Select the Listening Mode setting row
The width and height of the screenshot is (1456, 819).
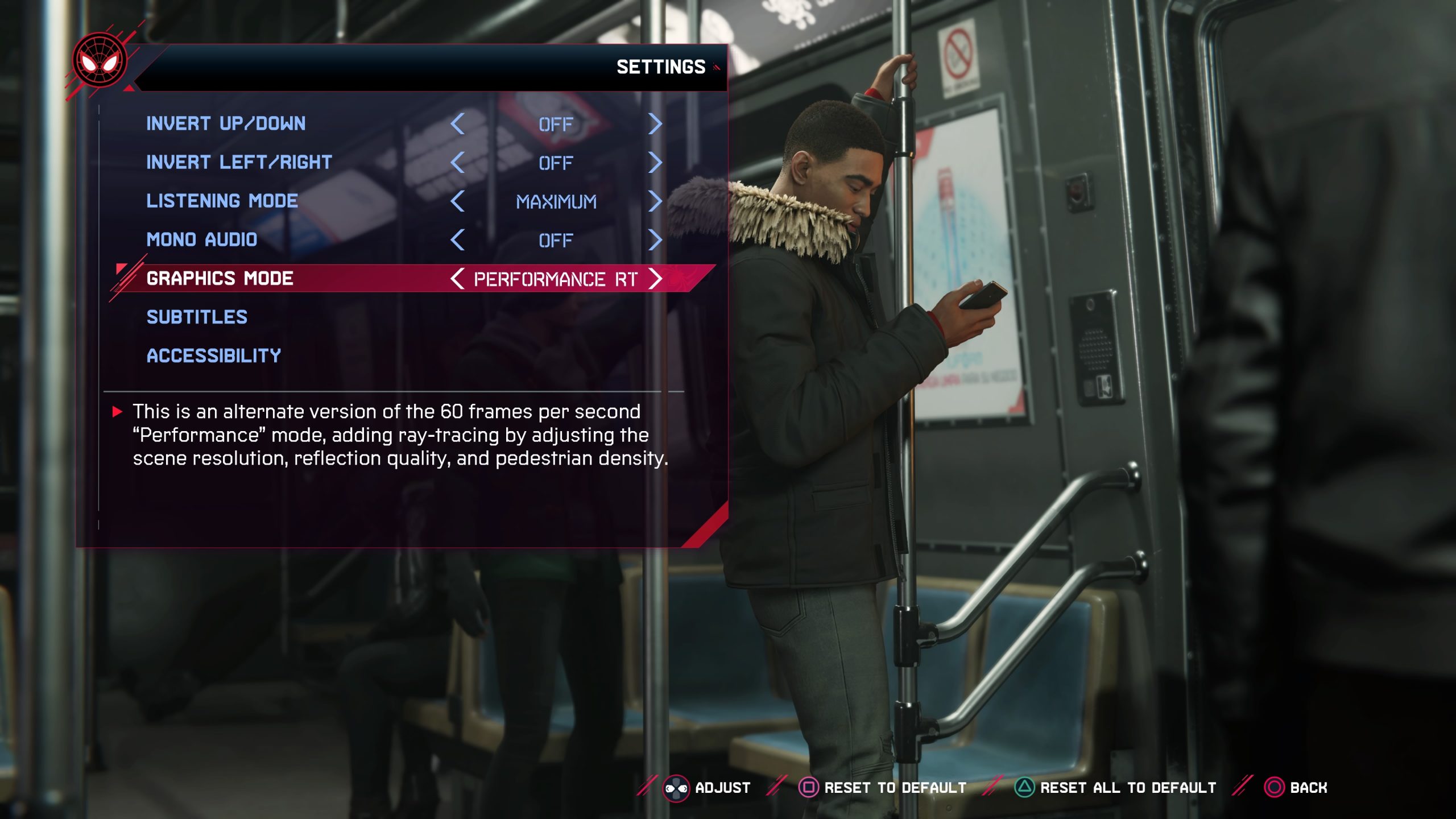(x=222, y=201)
